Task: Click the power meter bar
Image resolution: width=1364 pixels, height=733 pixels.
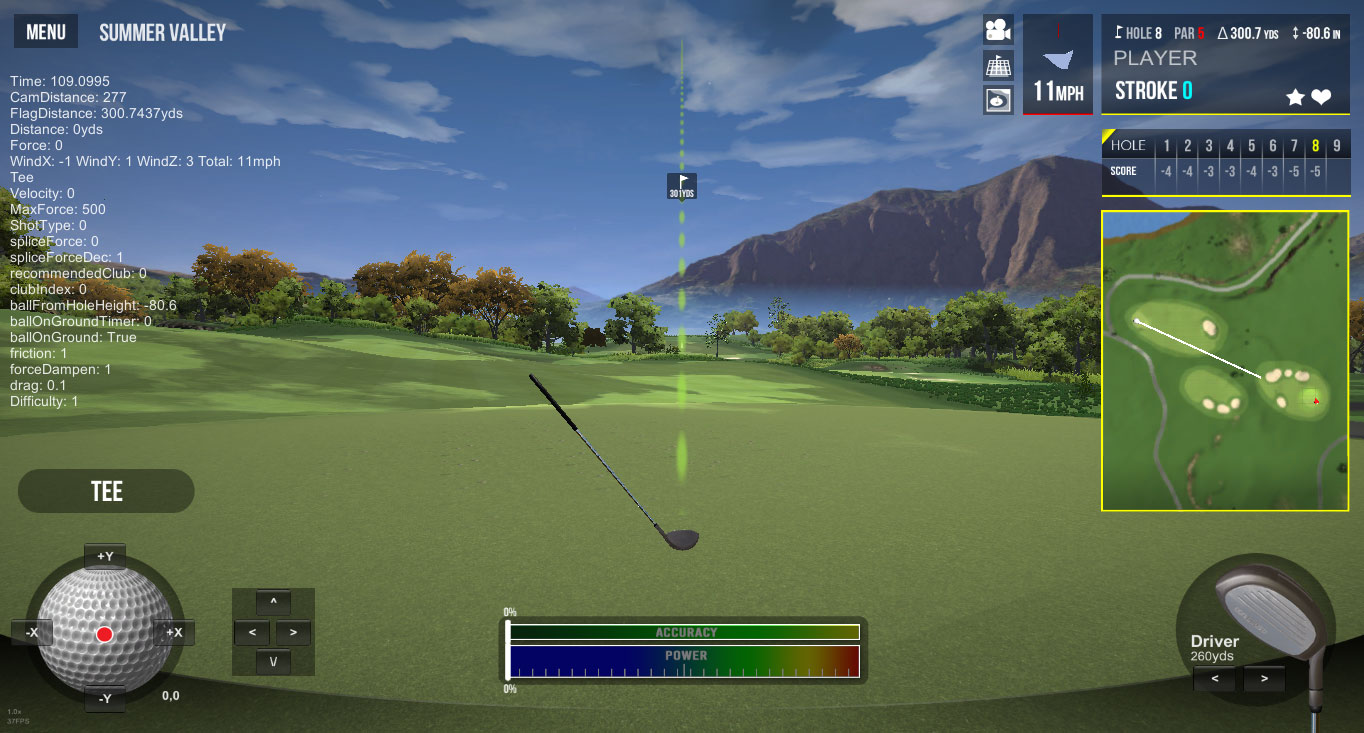Action: pyautogui.click(x=685, y=662)
